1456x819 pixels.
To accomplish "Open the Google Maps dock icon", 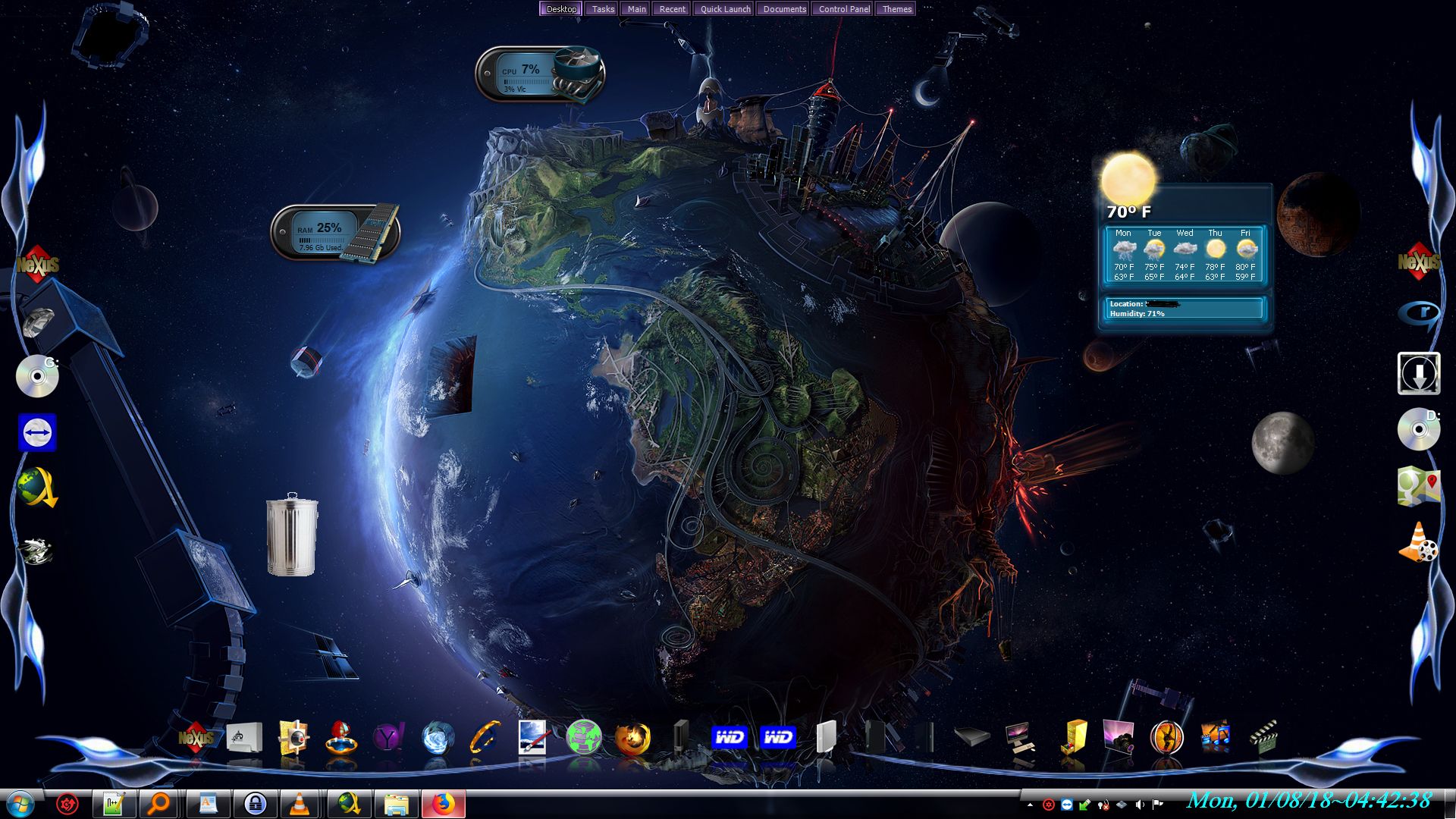I will tap(1418, 486).
